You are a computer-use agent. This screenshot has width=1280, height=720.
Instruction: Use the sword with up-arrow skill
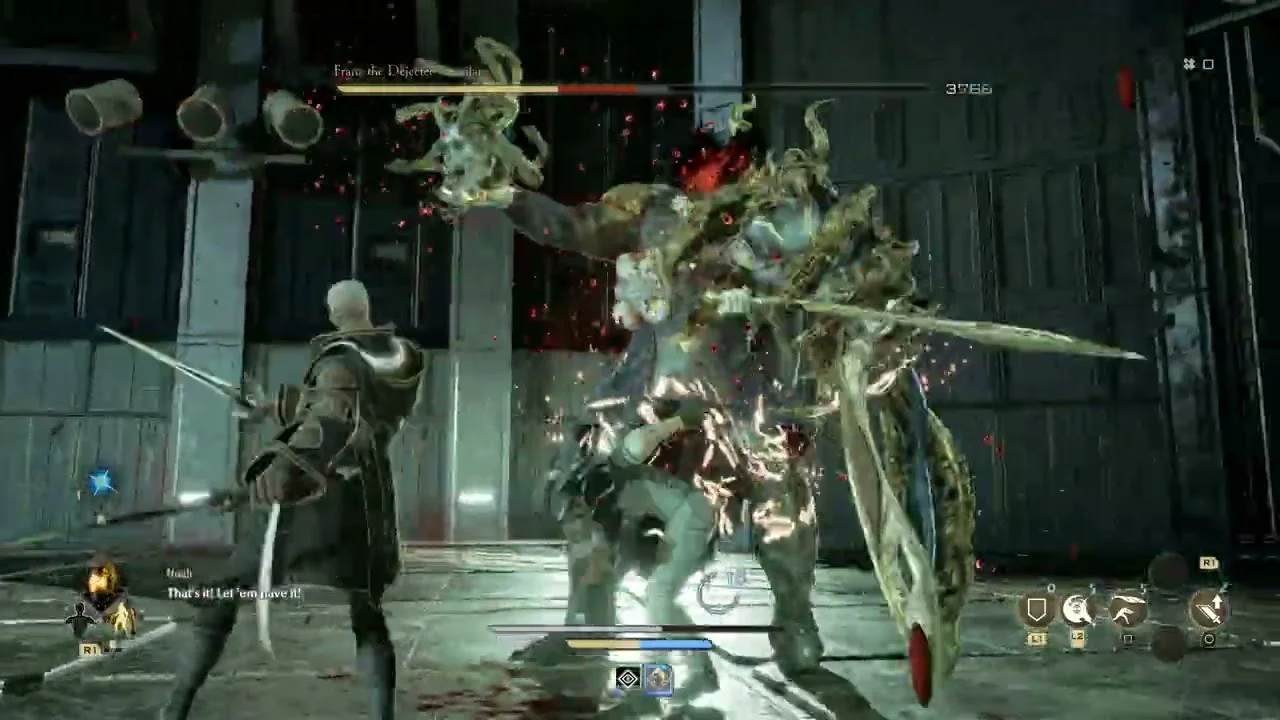point(1208,609)
